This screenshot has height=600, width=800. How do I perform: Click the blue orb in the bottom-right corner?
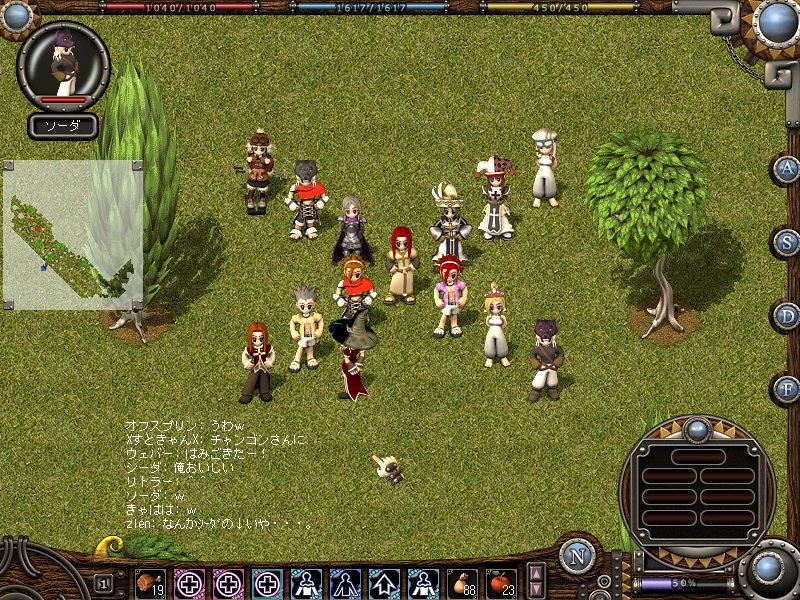point(769,569)
